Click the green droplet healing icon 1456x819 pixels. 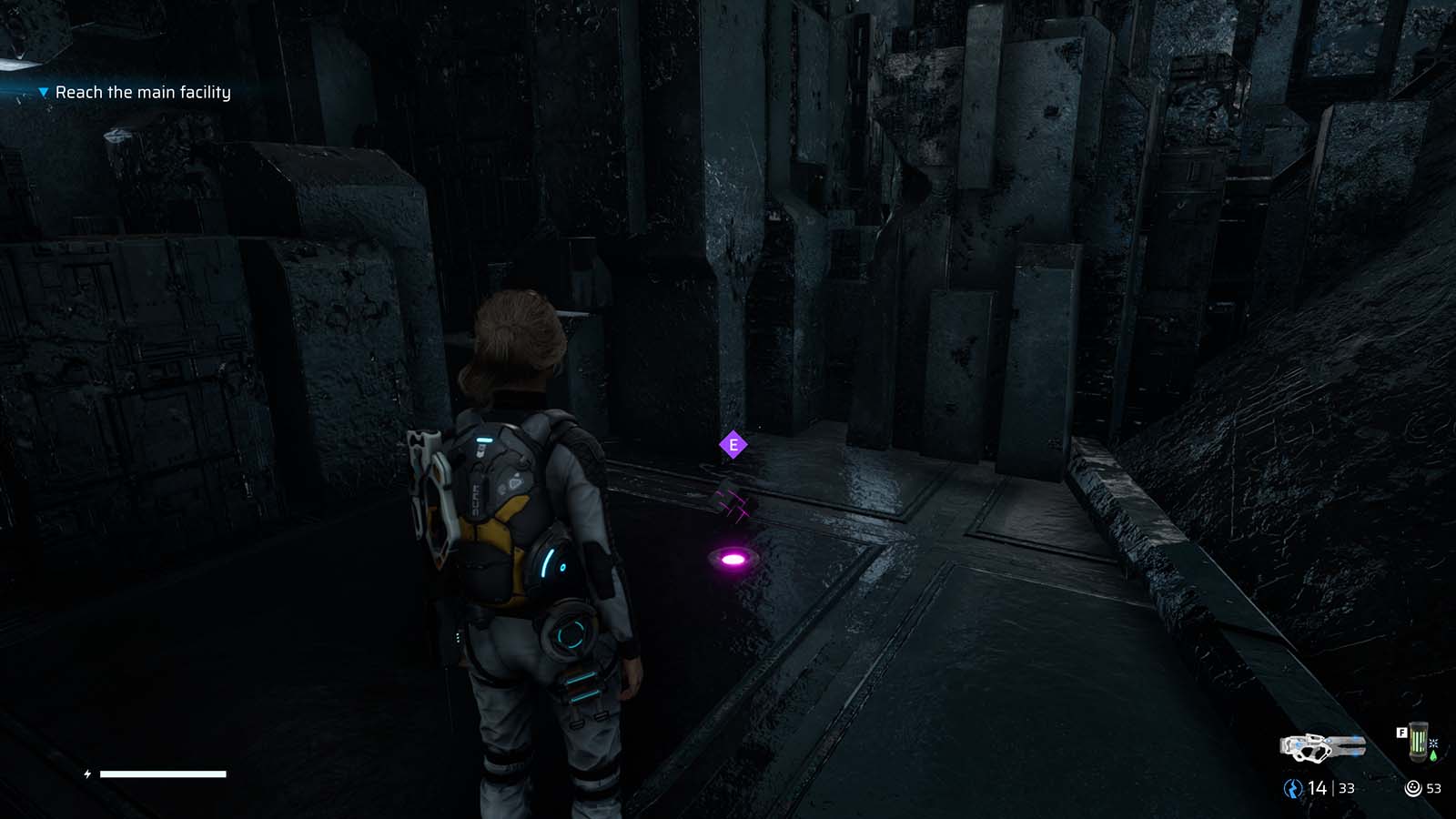[x=1434, y=755]
